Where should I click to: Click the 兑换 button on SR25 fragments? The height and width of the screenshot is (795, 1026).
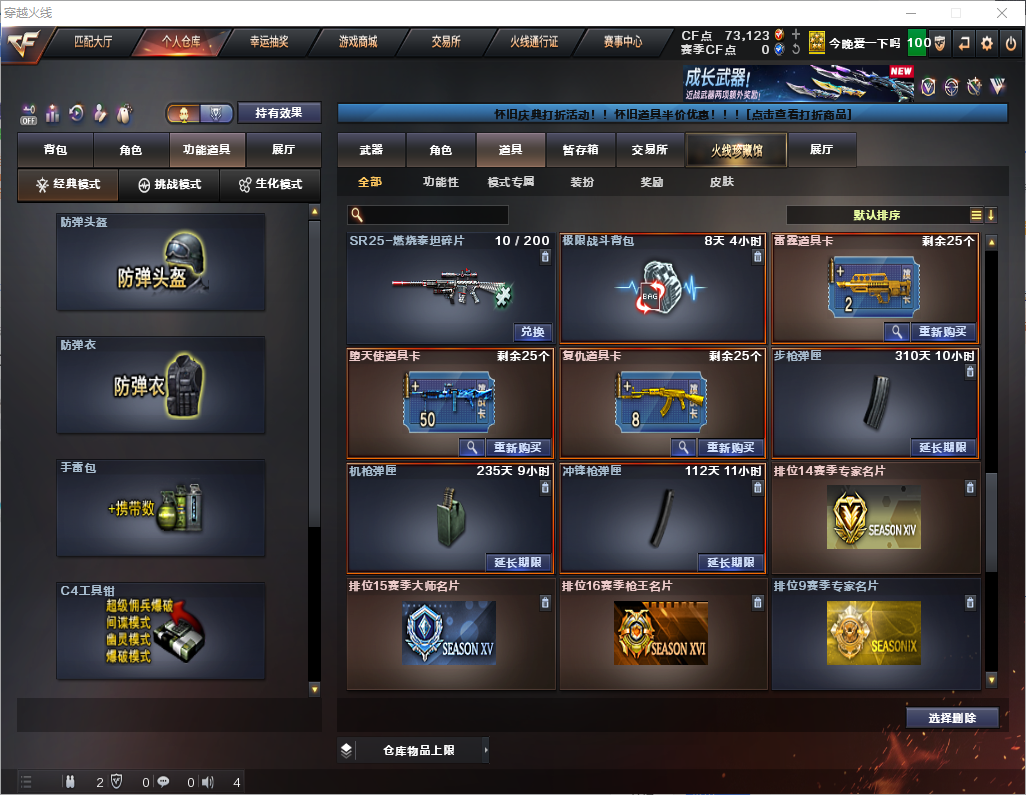pyautogui.click(x=533, y=332)
